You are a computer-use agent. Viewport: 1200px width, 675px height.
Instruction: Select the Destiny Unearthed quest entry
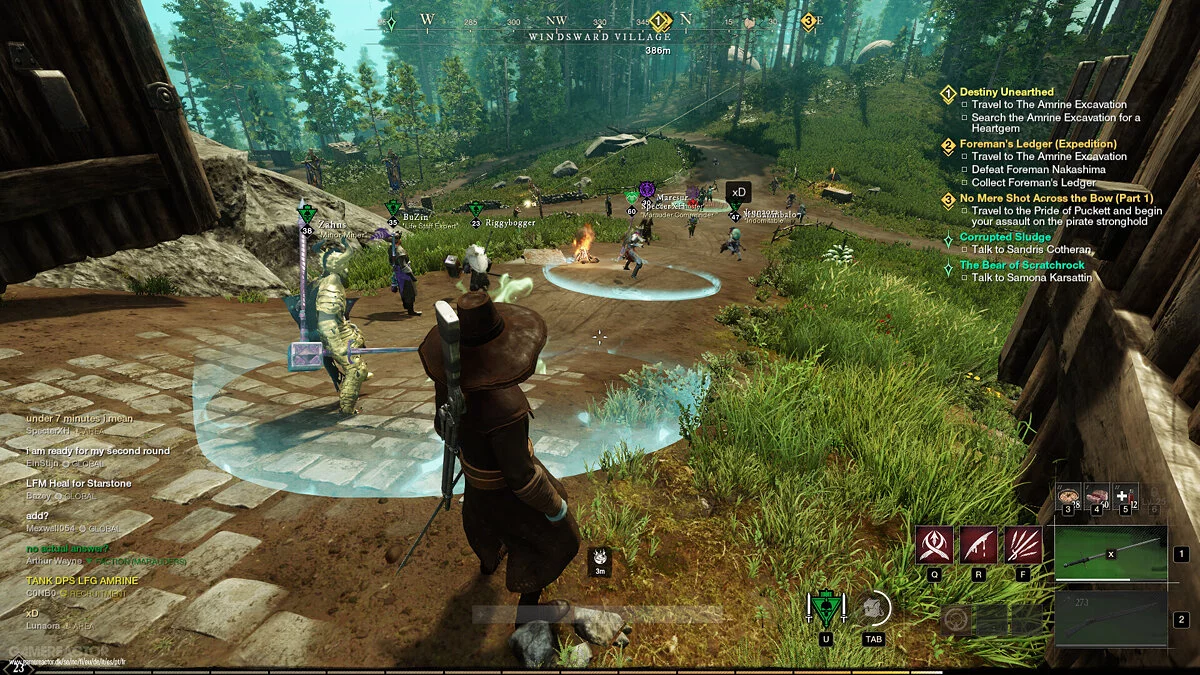(x=1006, y=92)
